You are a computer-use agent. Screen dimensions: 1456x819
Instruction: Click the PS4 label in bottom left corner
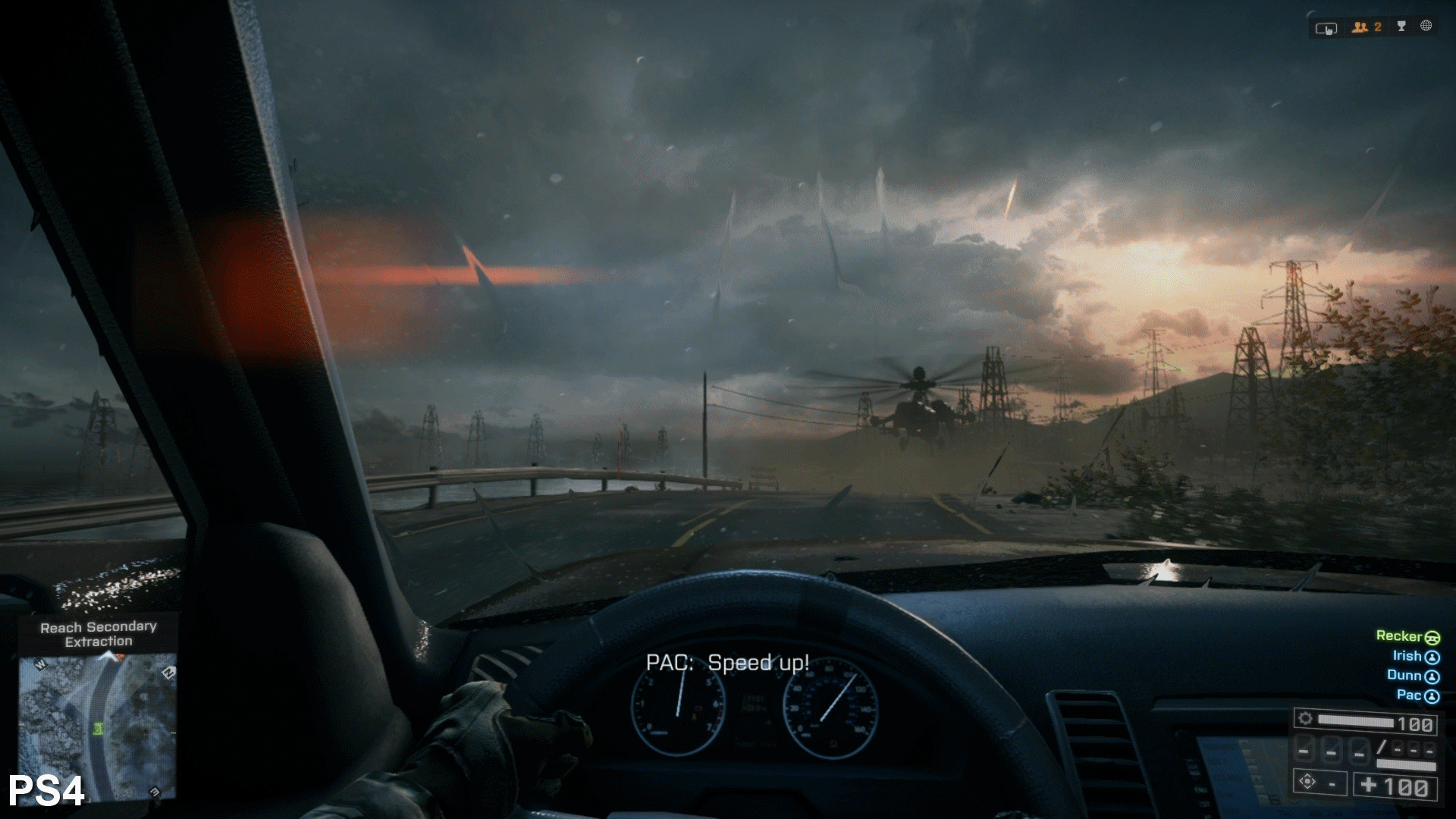click(44, 792)
